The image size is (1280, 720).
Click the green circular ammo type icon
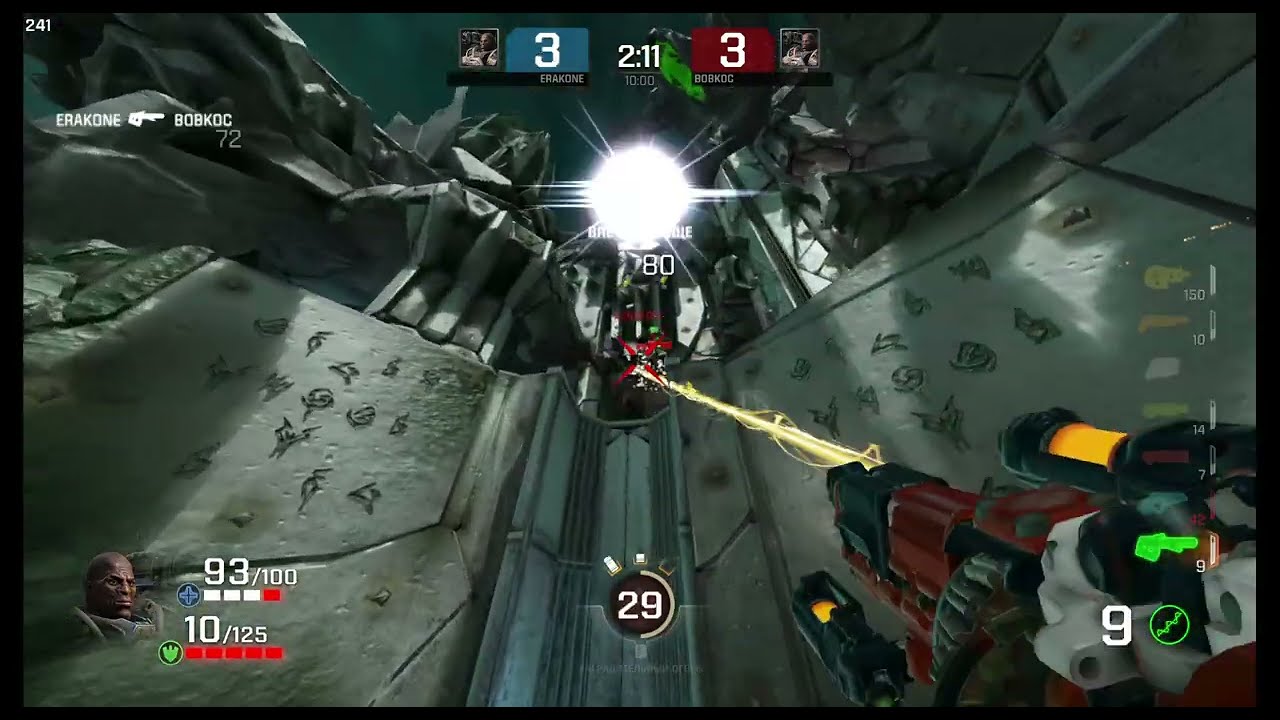pyautogui.click(x=1169, y=627)
